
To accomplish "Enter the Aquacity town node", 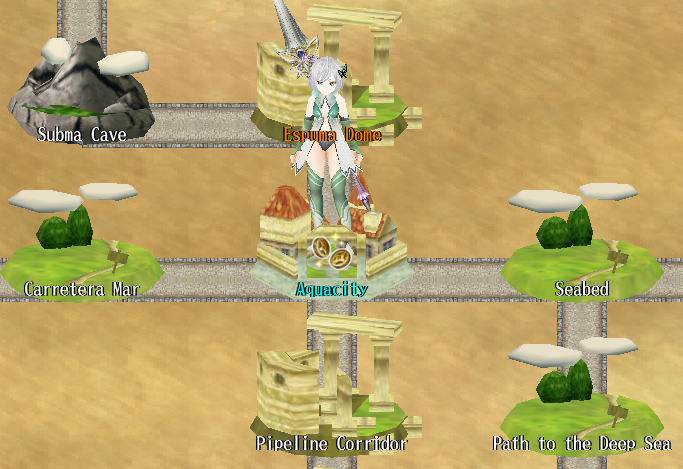I will point(332,255).
